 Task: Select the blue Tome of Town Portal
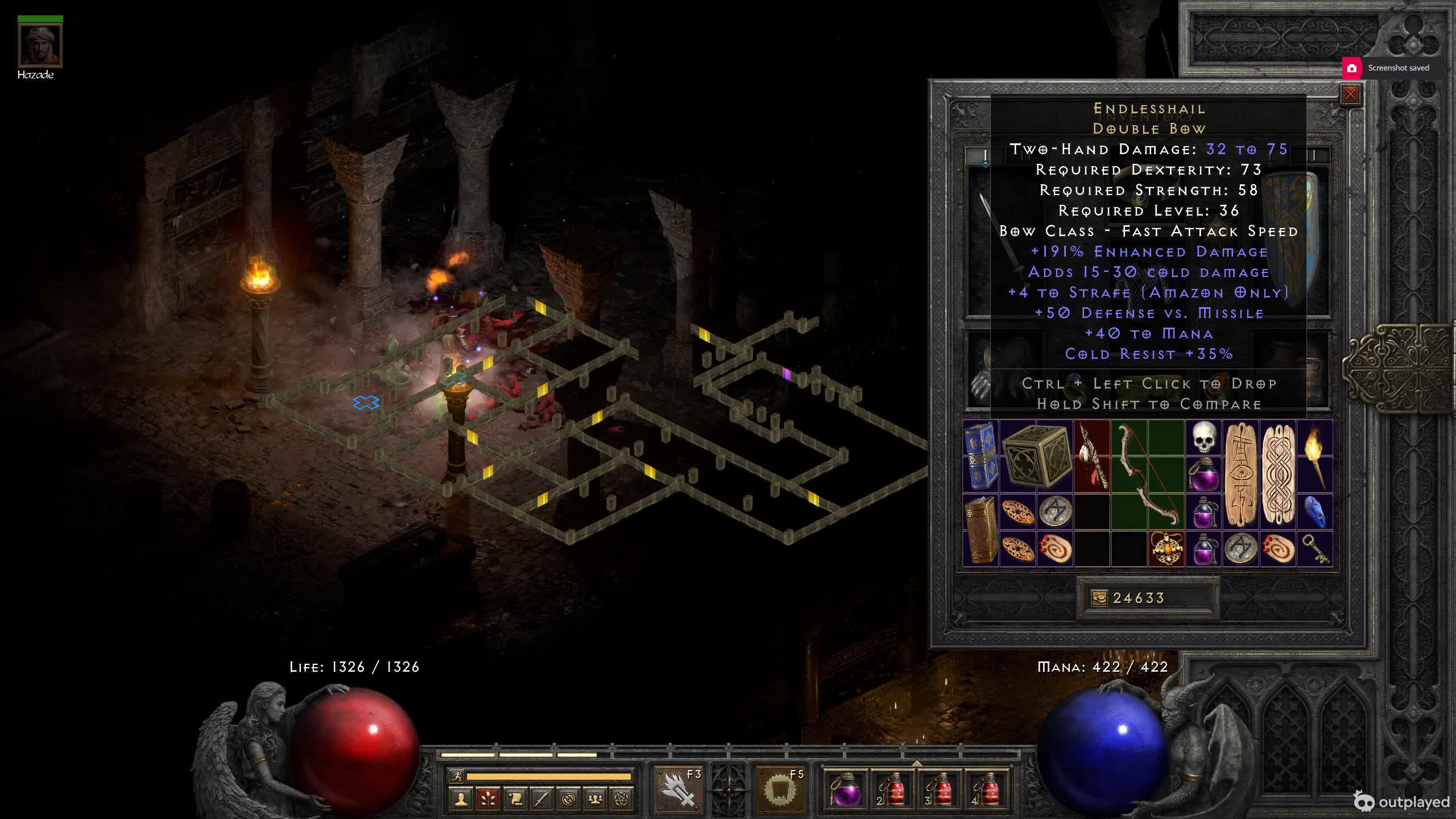981,456
